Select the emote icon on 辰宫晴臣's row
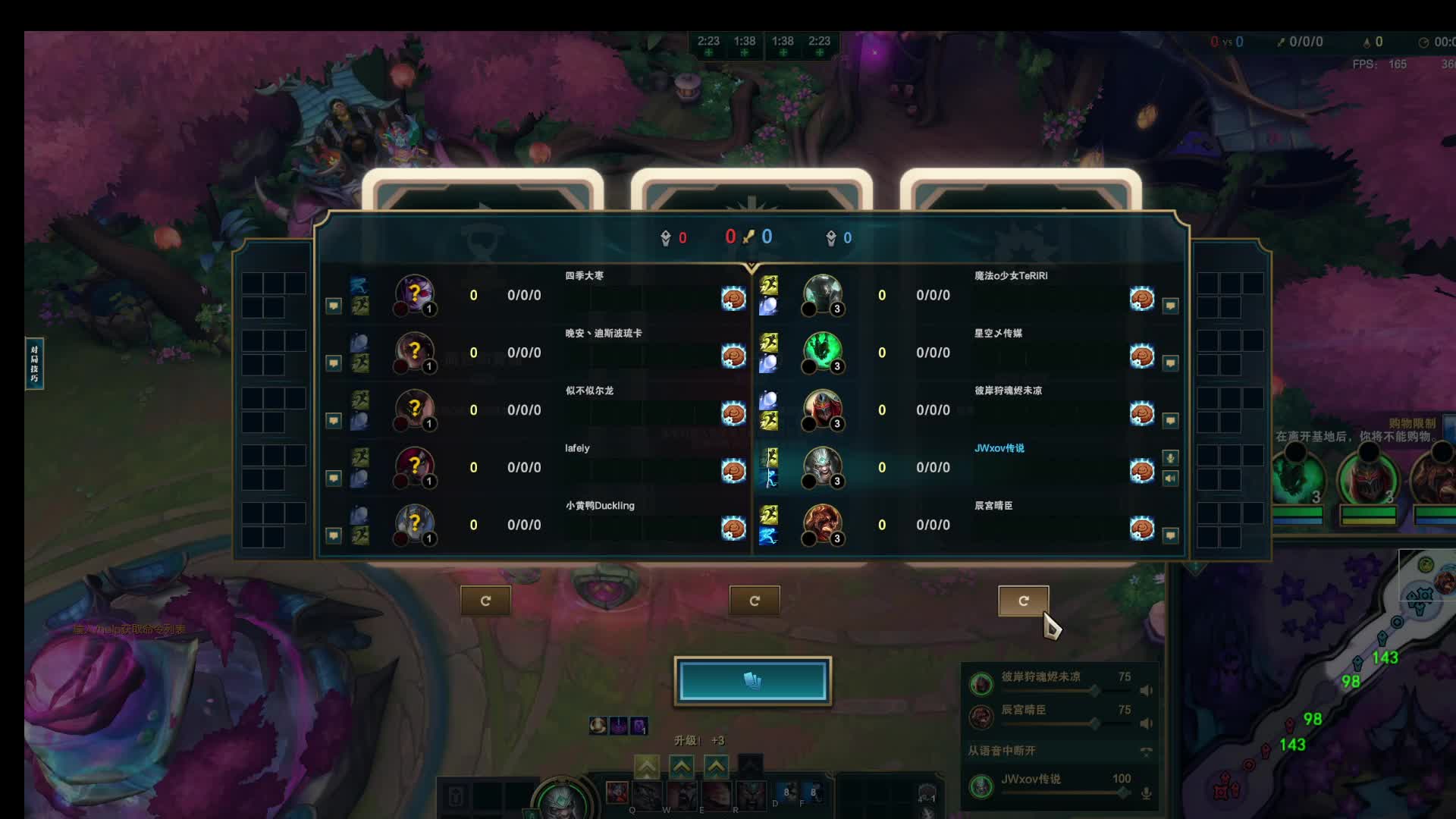Viewport: 1456px width, 819px height. coord(1141,528)
